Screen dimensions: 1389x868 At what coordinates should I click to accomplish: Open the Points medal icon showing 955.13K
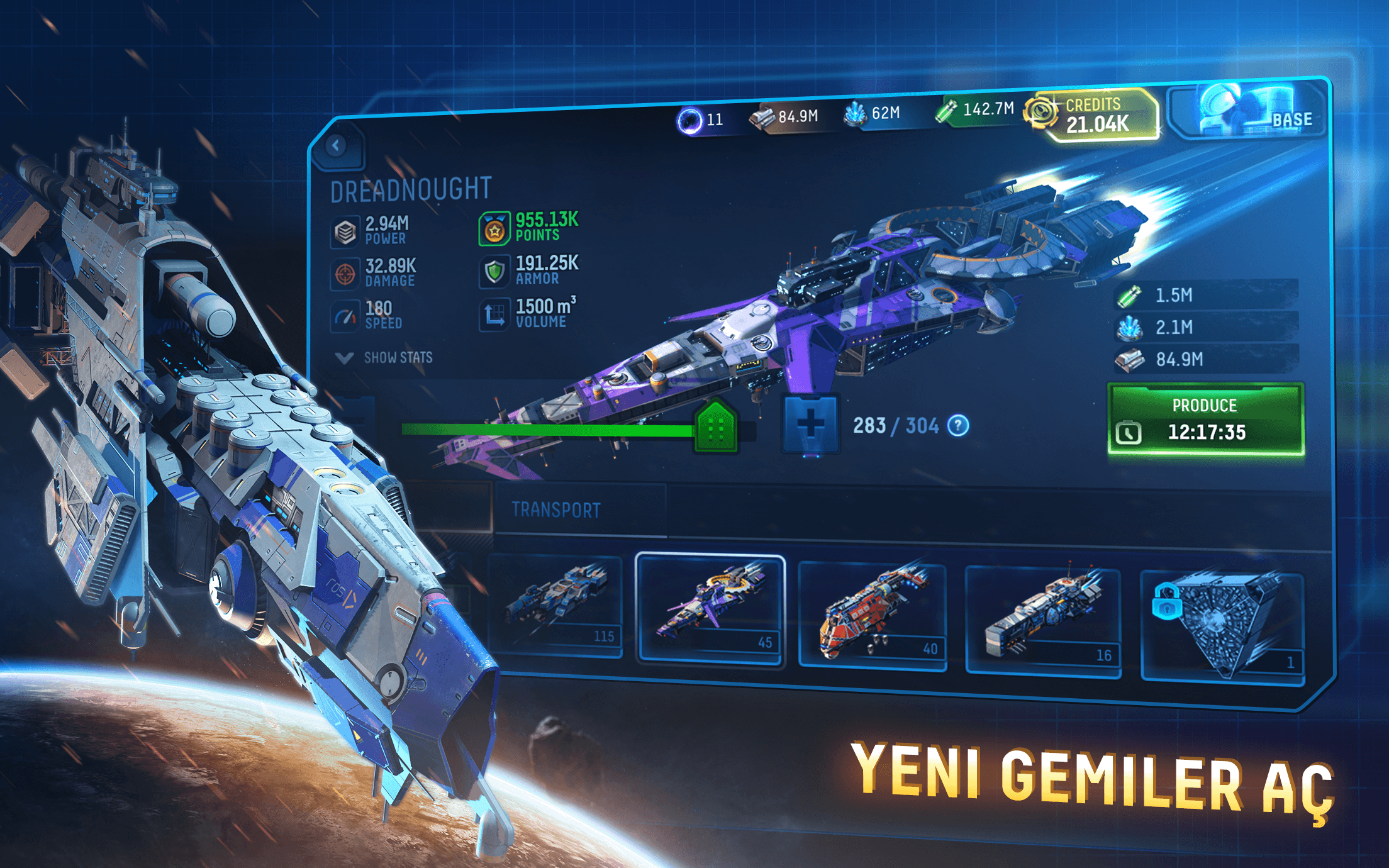point(494,230)
